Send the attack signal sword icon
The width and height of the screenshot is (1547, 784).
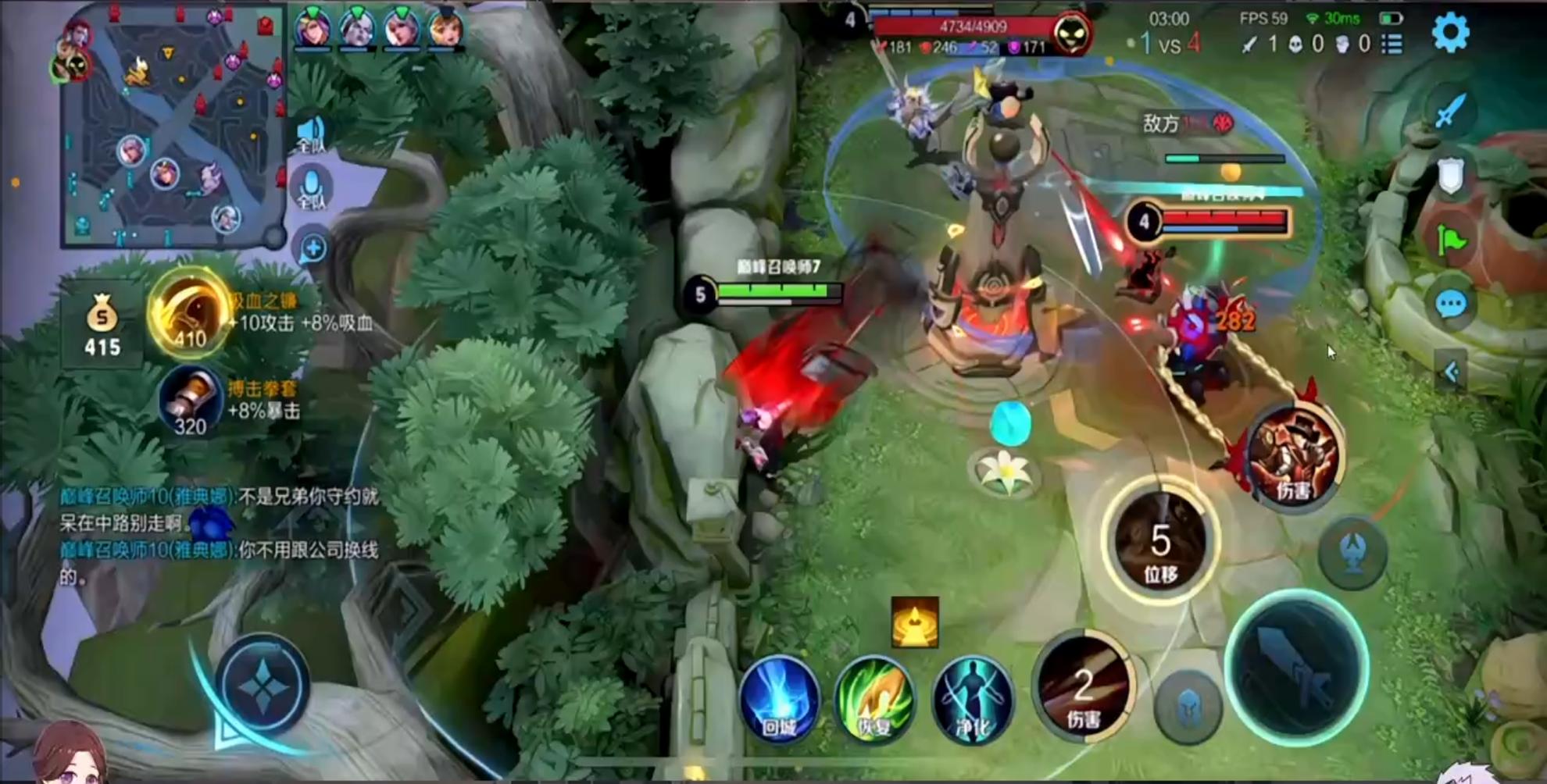(1450, 111)
